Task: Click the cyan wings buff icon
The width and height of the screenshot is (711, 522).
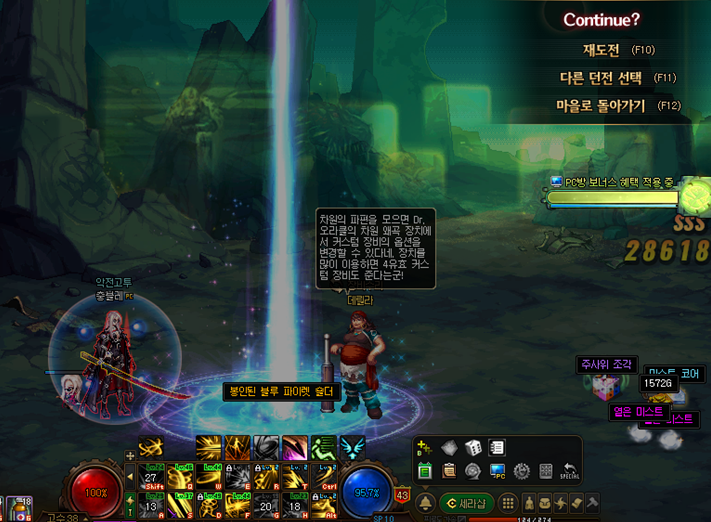Action: (353, 447)
